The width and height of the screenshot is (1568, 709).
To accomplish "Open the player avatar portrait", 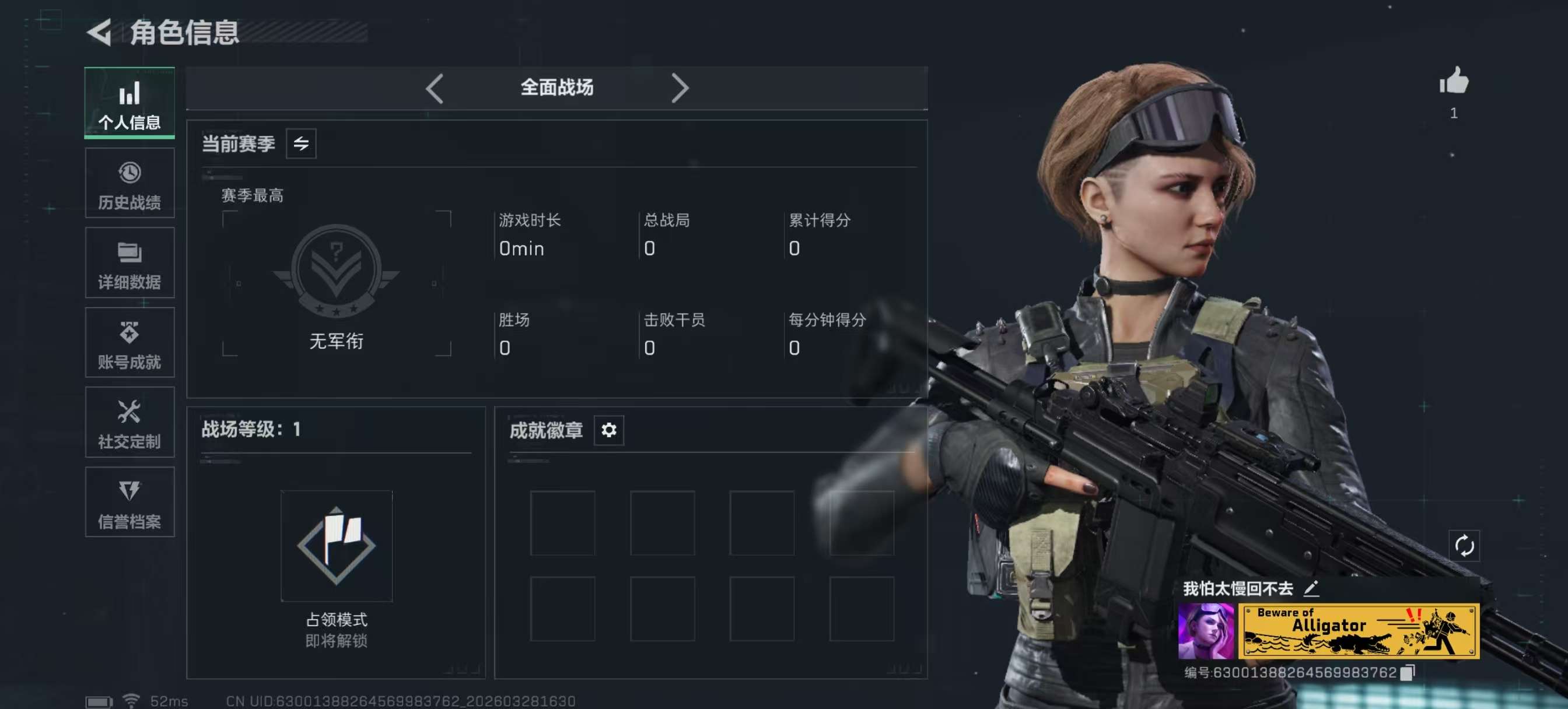I will (x=1206, y=631).
